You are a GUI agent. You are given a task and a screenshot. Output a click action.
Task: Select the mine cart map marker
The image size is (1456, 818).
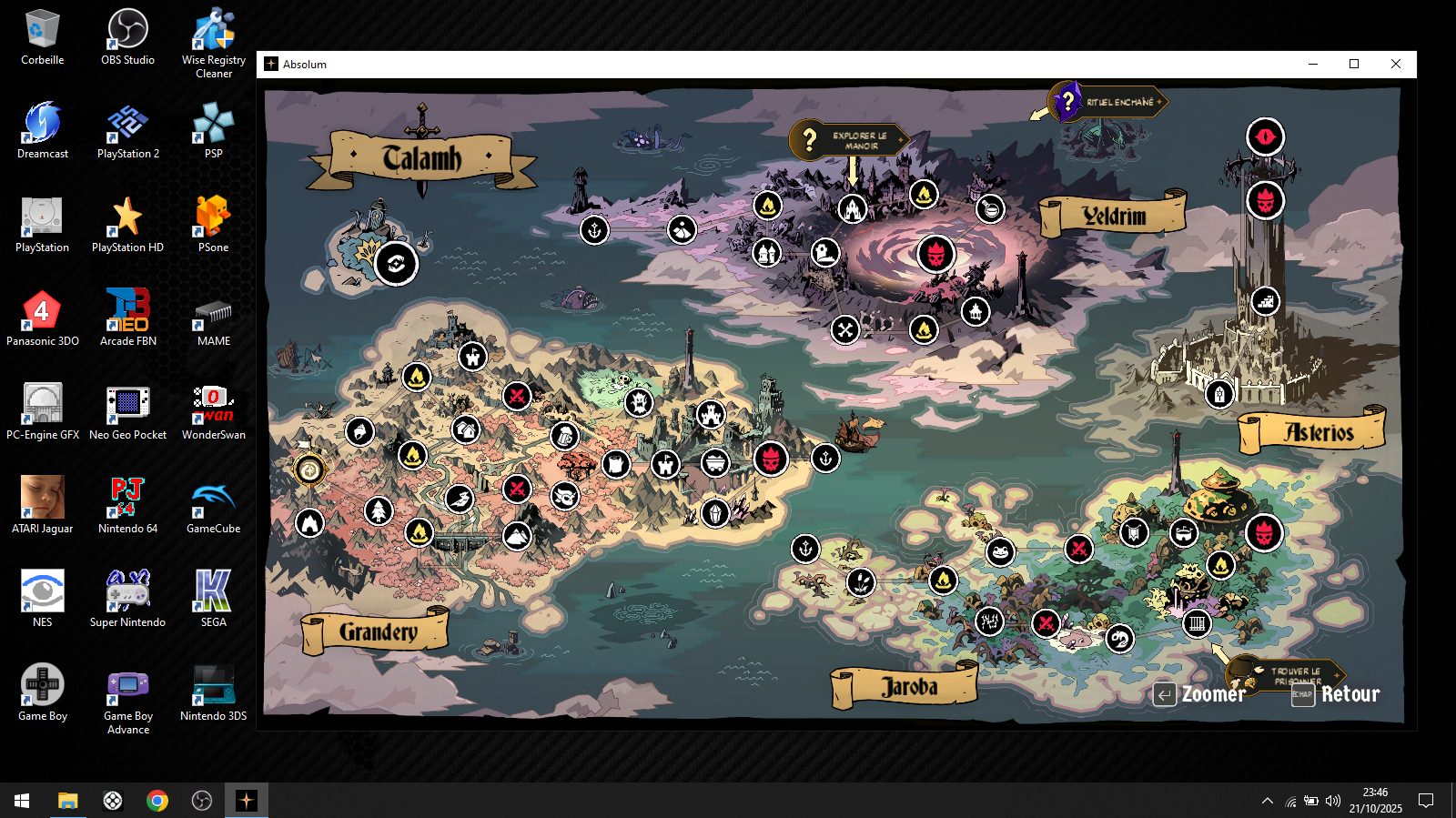[x=716, y=463]
